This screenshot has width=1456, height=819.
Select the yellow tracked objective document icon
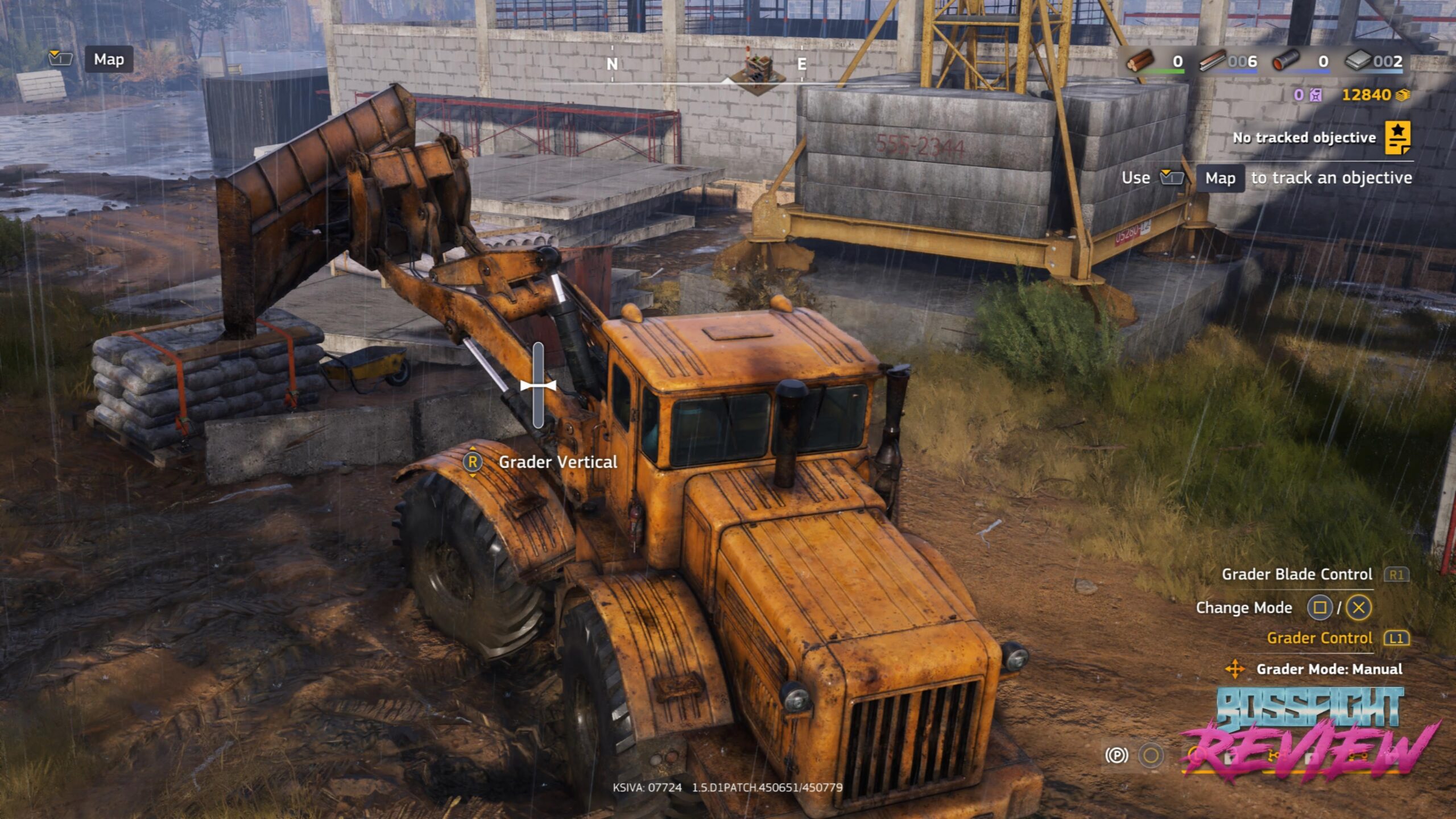click(x=1397, y=137)
